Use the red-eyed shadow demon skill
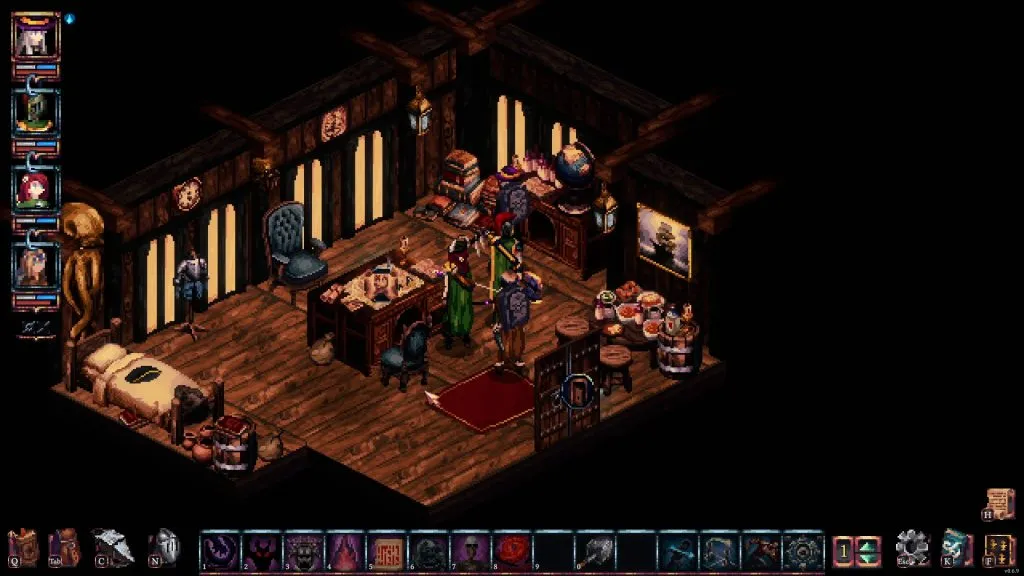 (x=262, y=551)
